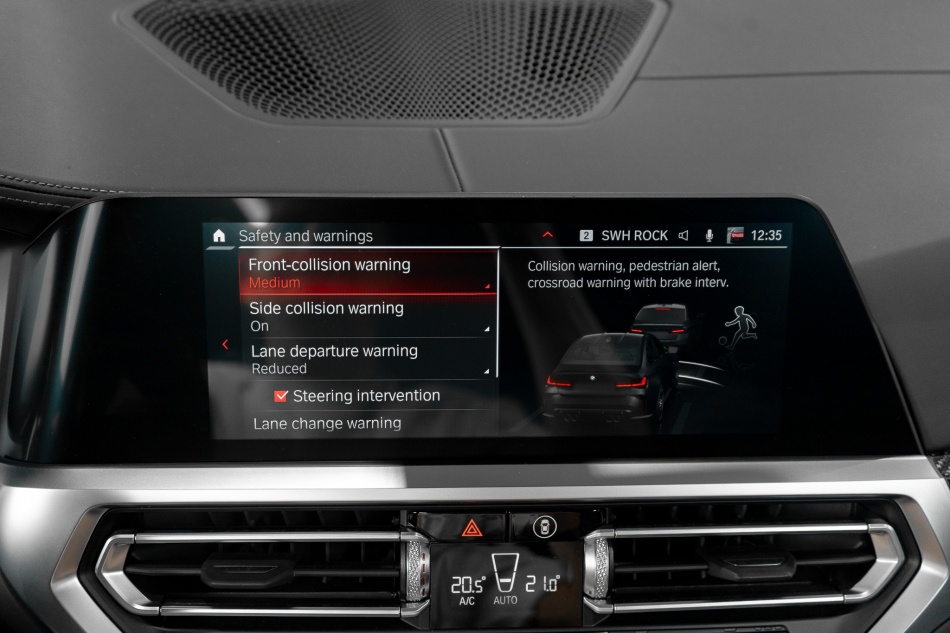The width and height of the screenshot is (950, 633).
Task: Go to the home screen via house icon
Action: point(219,236)
